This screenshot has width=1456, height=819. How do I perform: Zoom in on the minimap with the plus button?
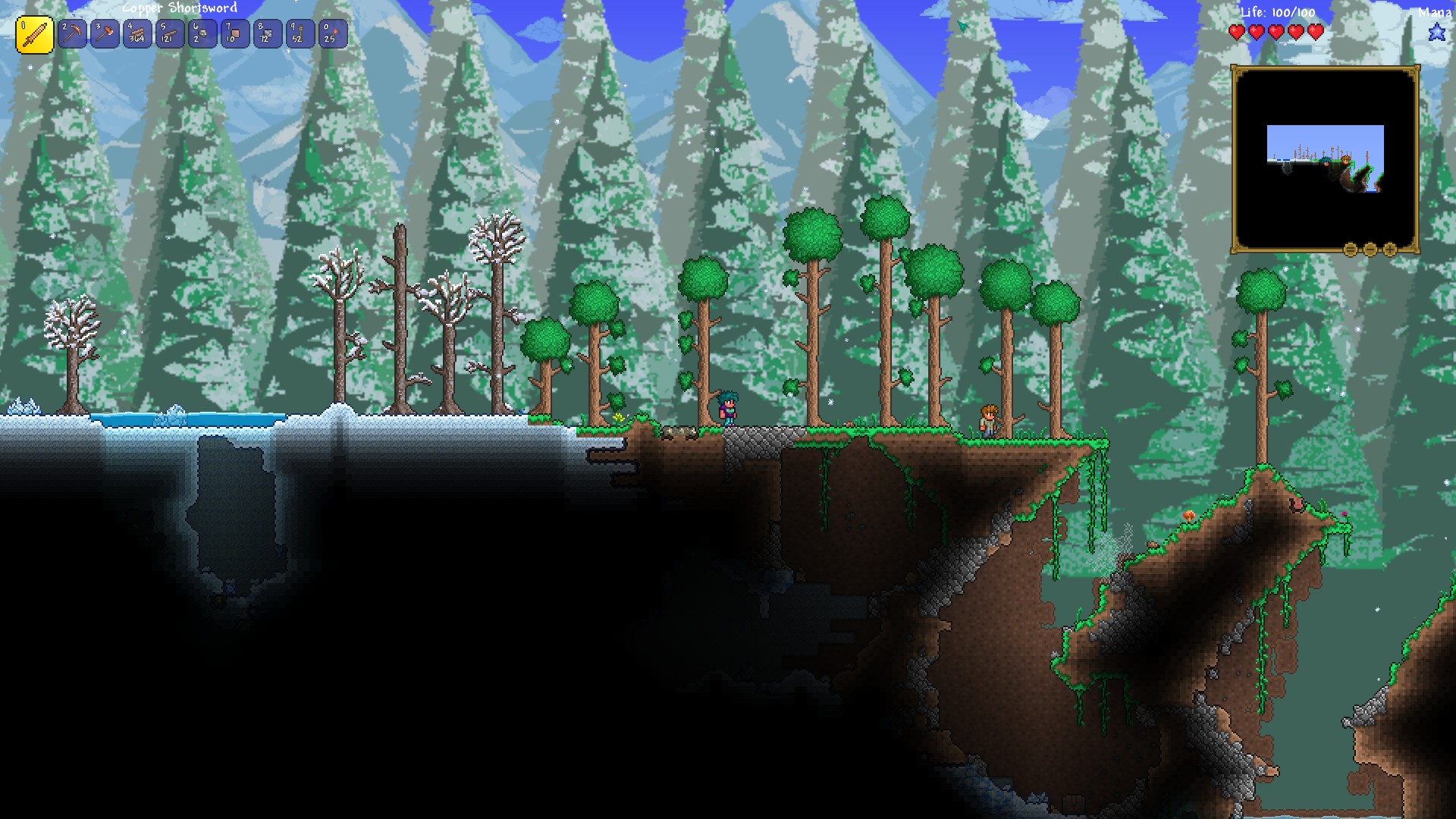coord(1390,249)
